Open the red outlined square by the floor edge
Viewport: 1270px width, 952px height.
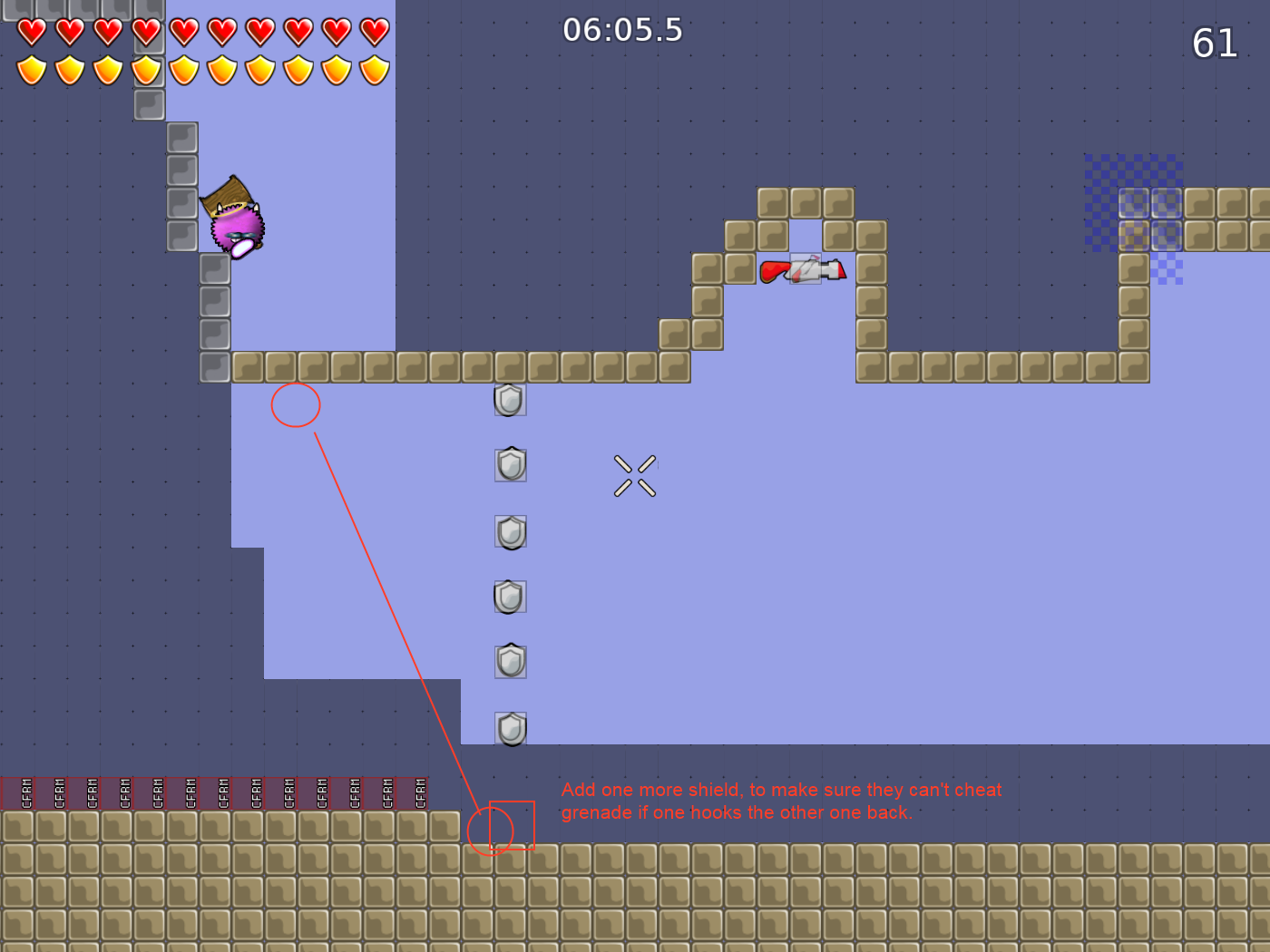pos(513,827)
